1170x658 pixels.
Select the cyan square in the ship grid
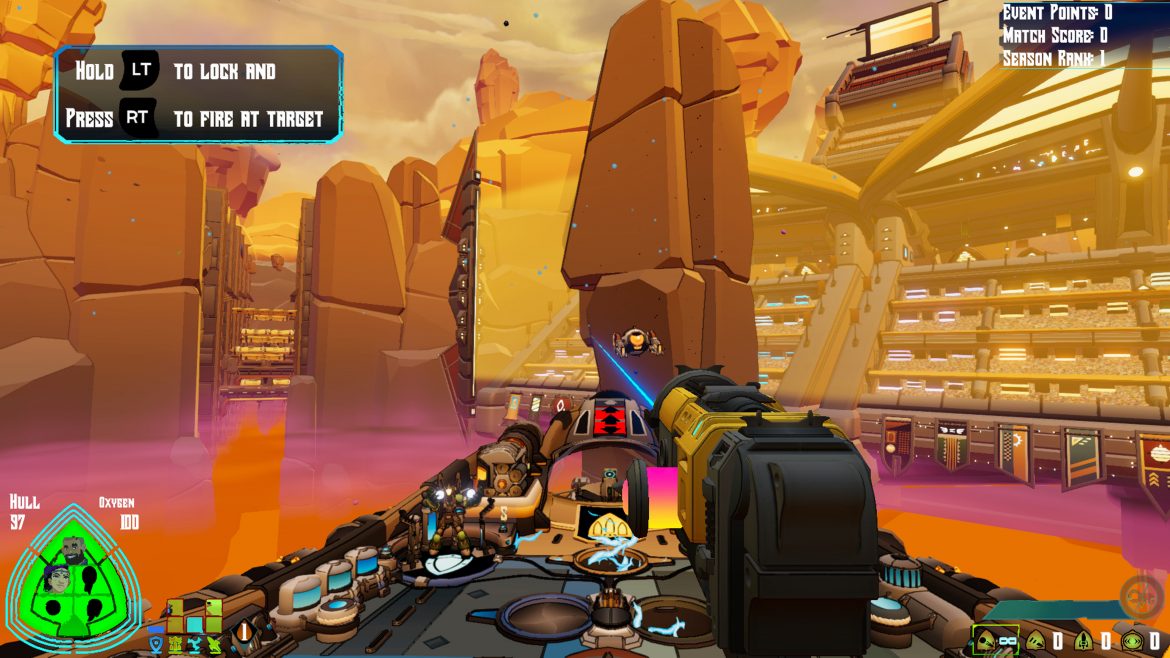pyautogui.click(x=194, y=624)
